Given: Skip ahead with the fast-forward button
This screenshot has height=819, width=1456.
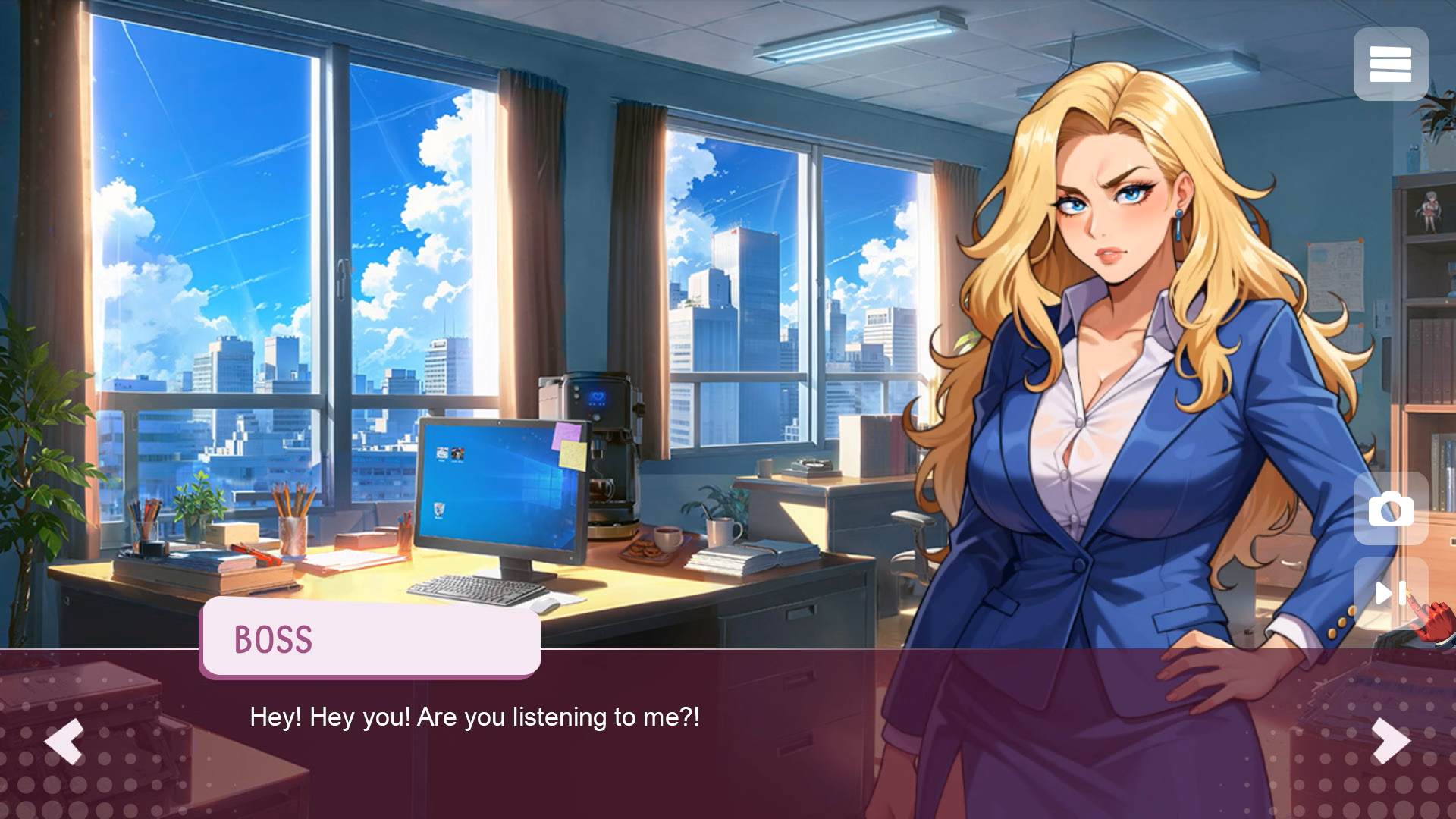Looking at the screenshot, I should [1390, 593].
